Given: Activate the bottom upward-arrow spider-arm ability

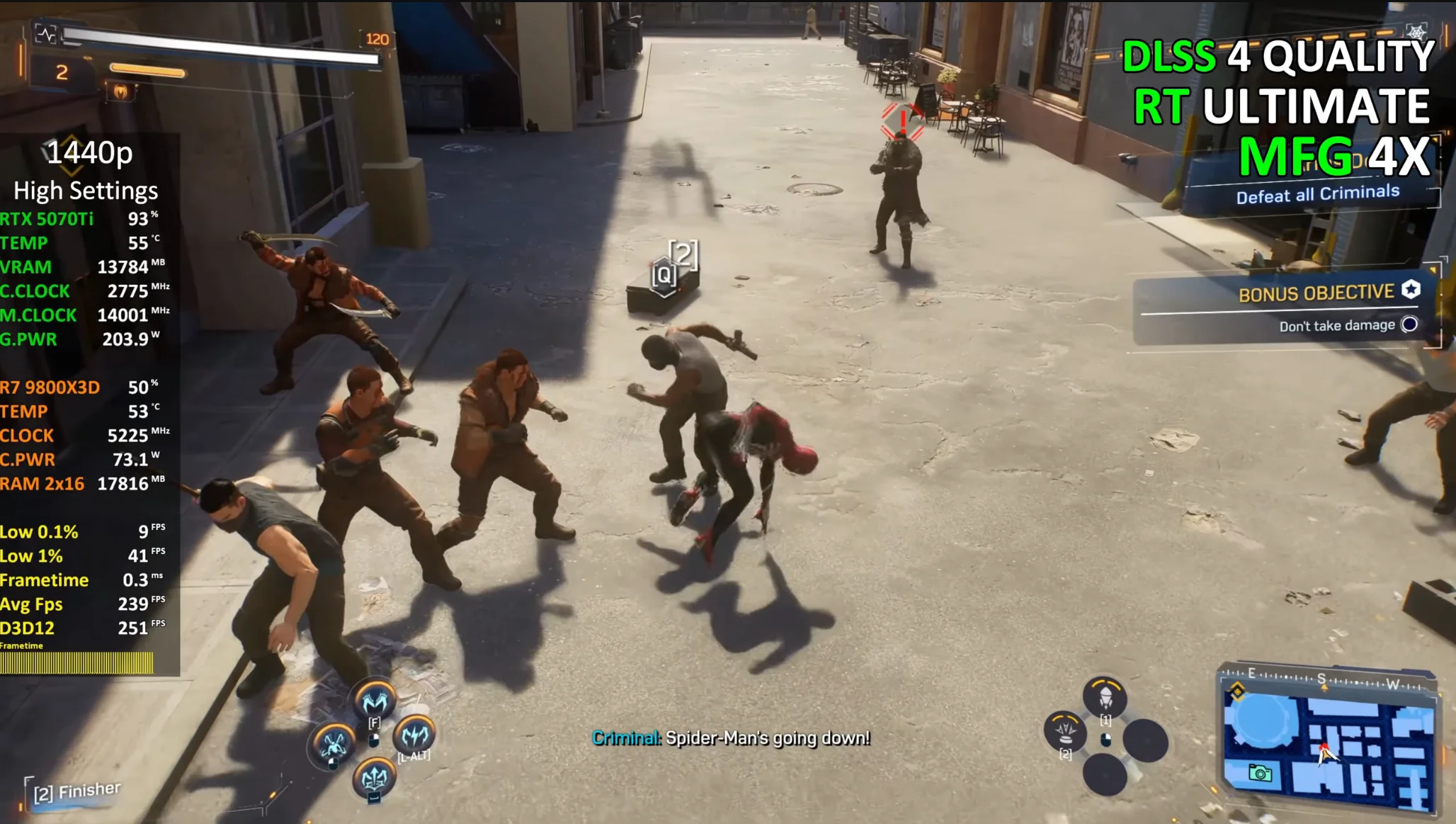Looking at the screenshot, I should pos(375,778).
